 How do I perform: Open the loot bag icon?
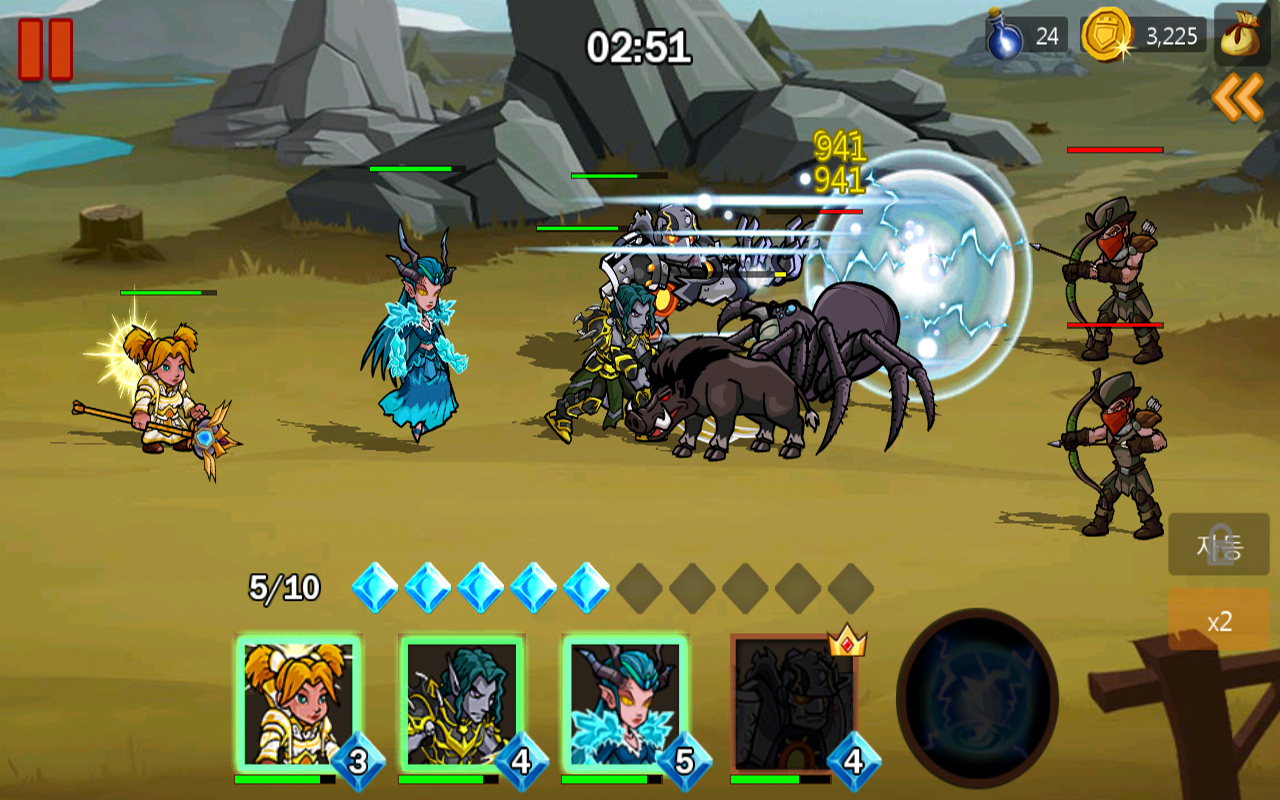(1243, 33)
